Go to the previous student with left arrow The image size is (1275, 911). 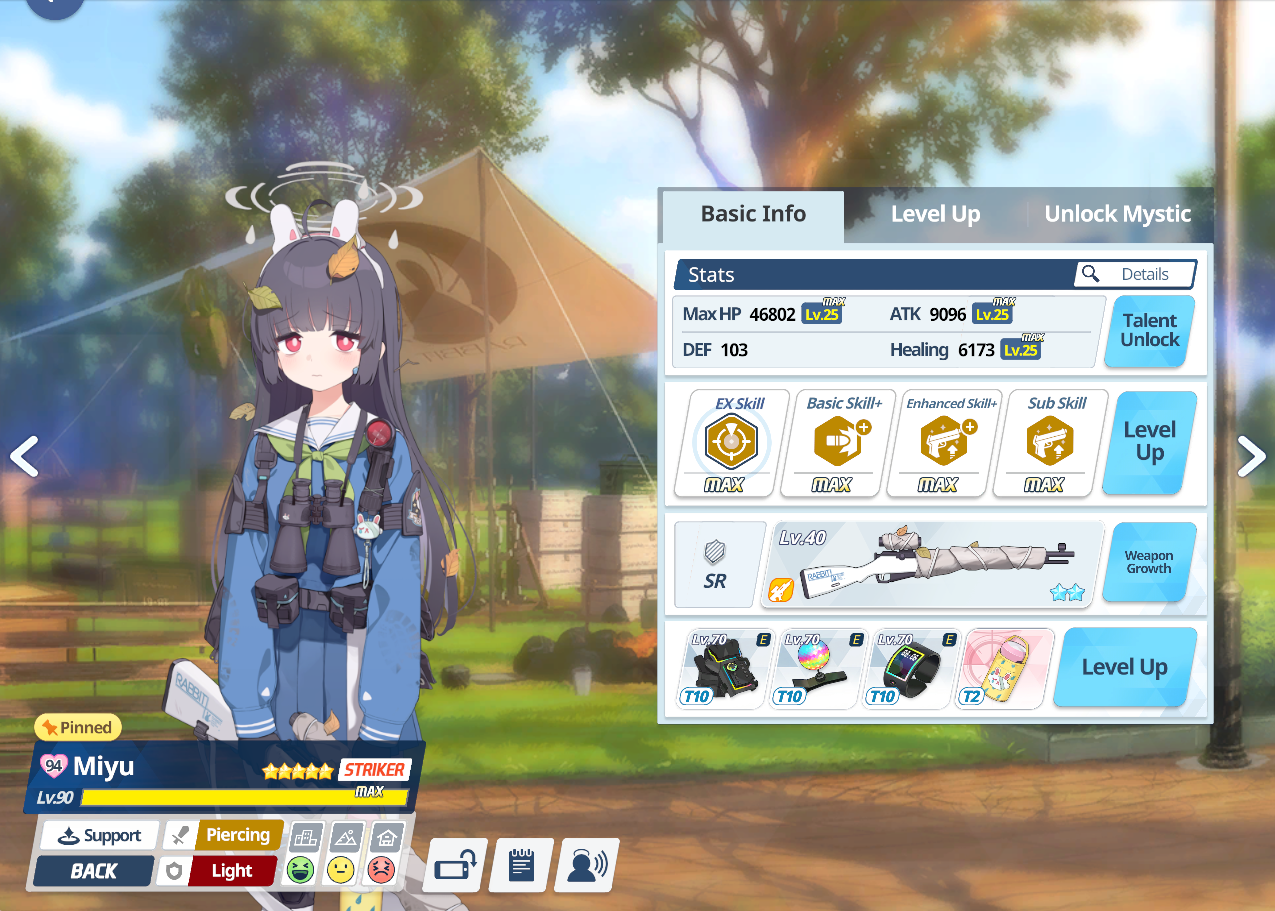[24, 456]
